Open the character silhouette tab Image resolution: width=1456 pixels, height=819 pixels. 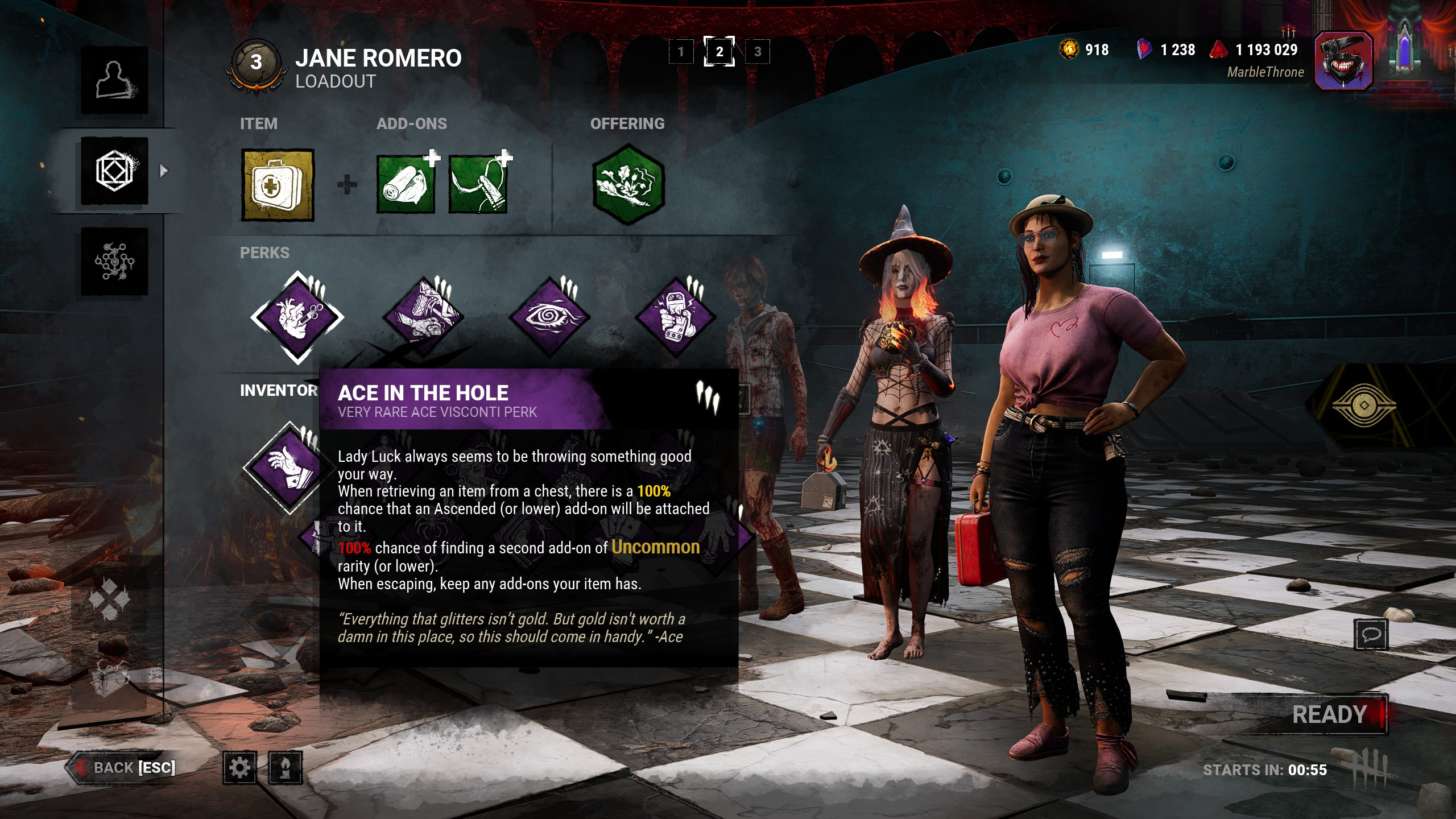tap(114, 80)
